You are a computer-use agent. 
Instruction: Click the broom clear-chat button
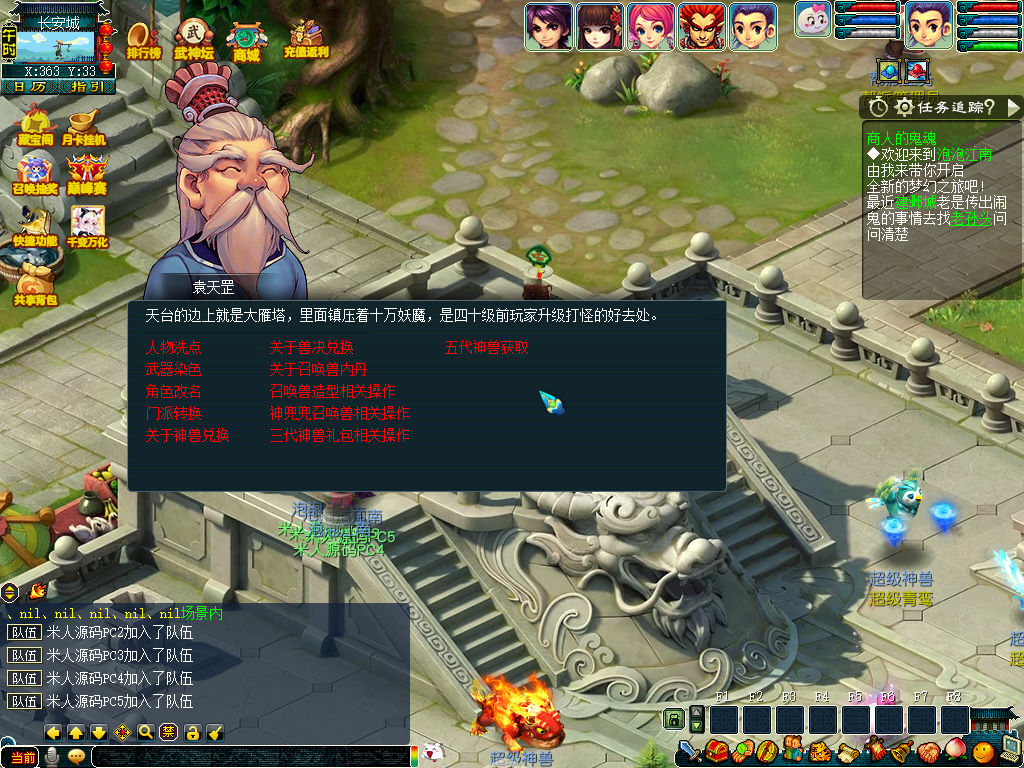pyautogui.click(x=215, y=732)
